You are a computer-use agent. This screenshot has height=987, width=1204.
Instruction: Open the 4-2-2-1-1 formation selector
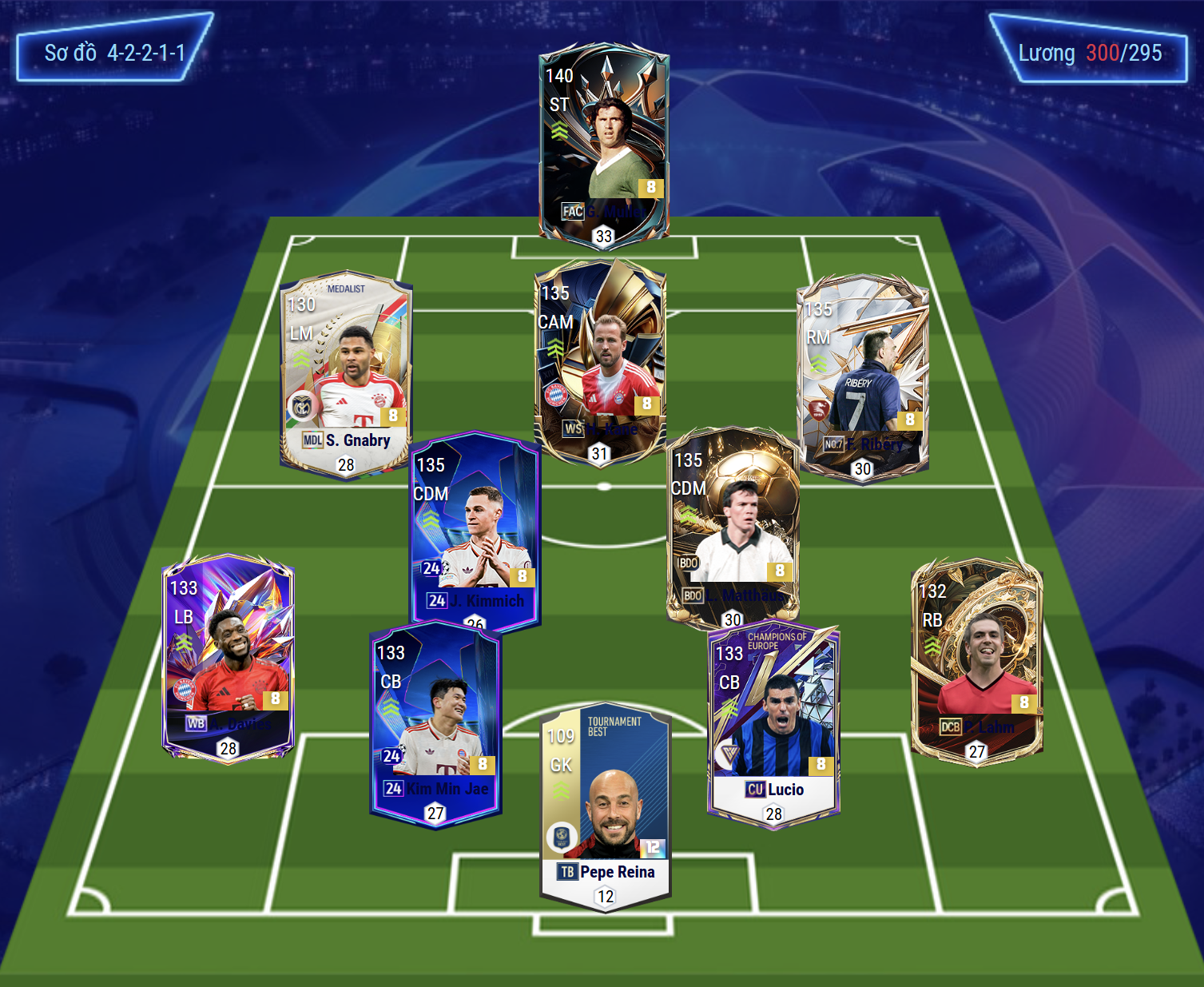[114, 53]
